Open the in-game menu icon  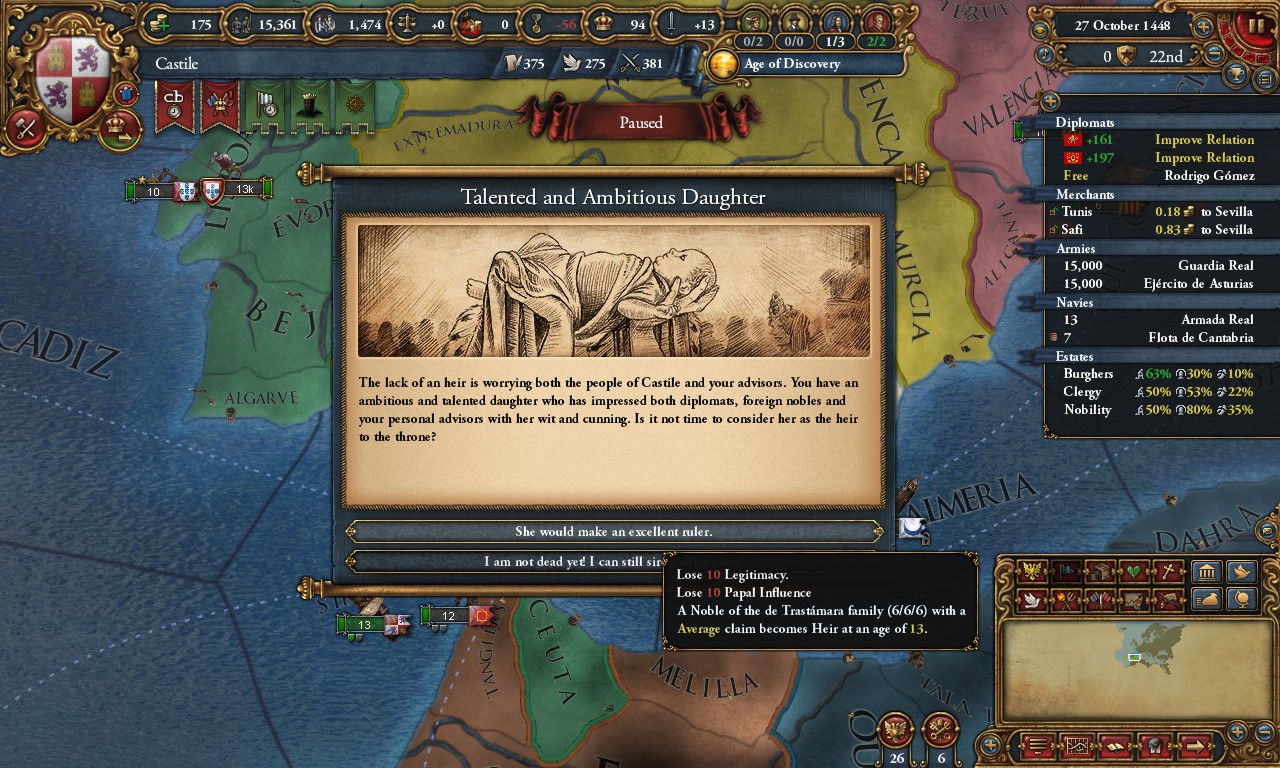click(1040, 746)
